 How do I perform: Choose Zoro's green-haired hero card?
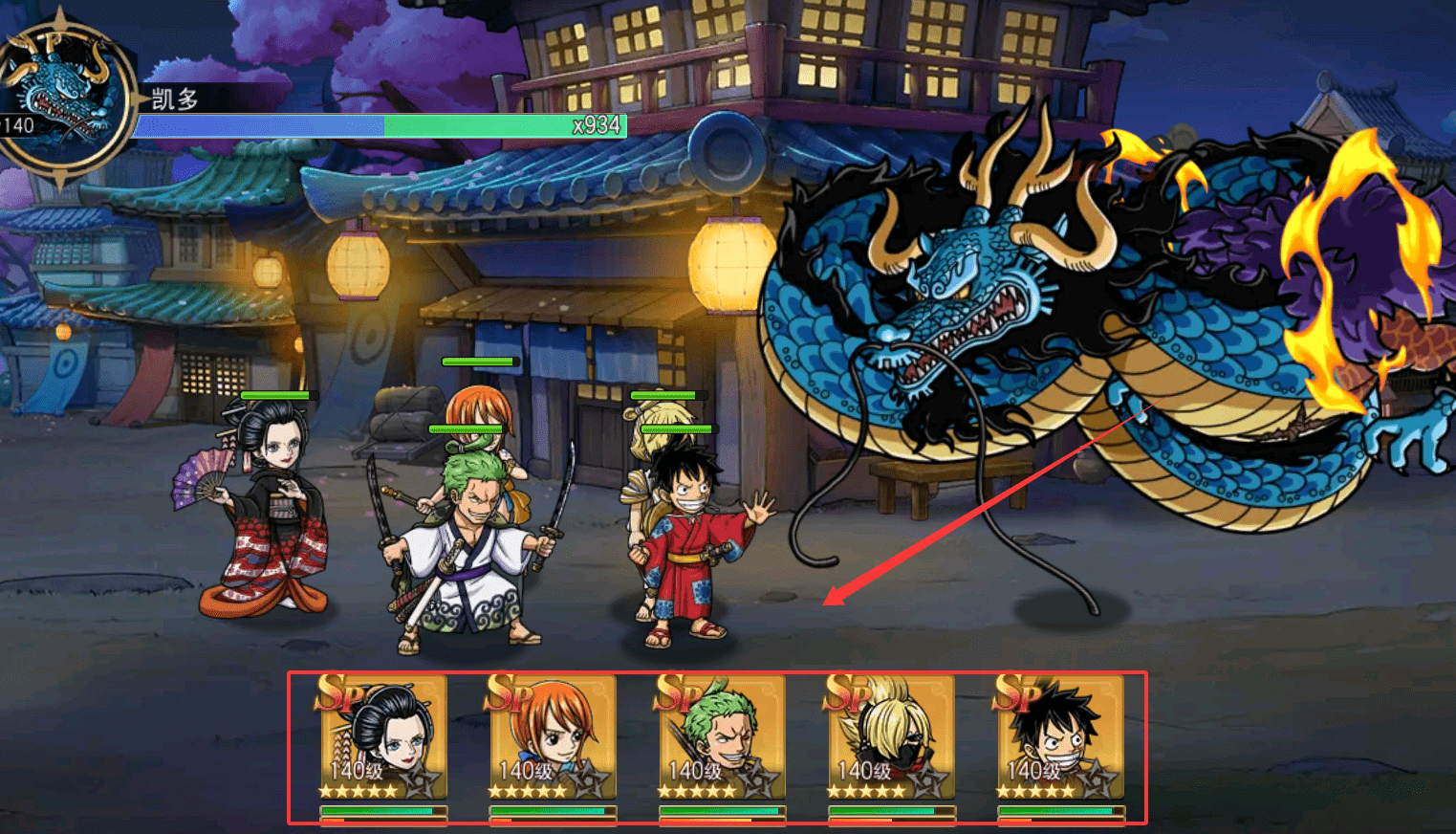tap(721, 737)
